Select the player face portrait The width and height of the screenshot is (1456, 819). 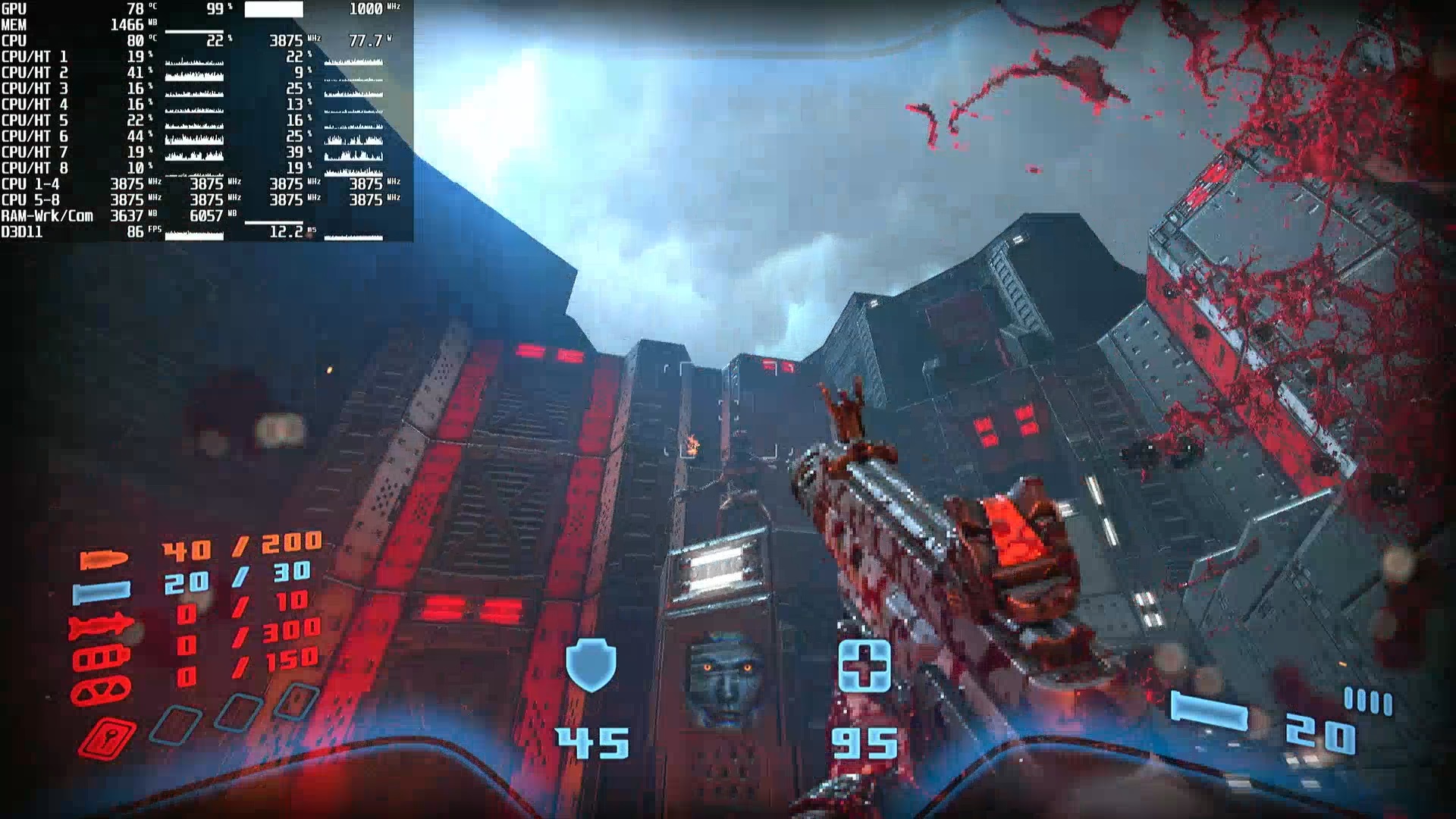(725, 679)
